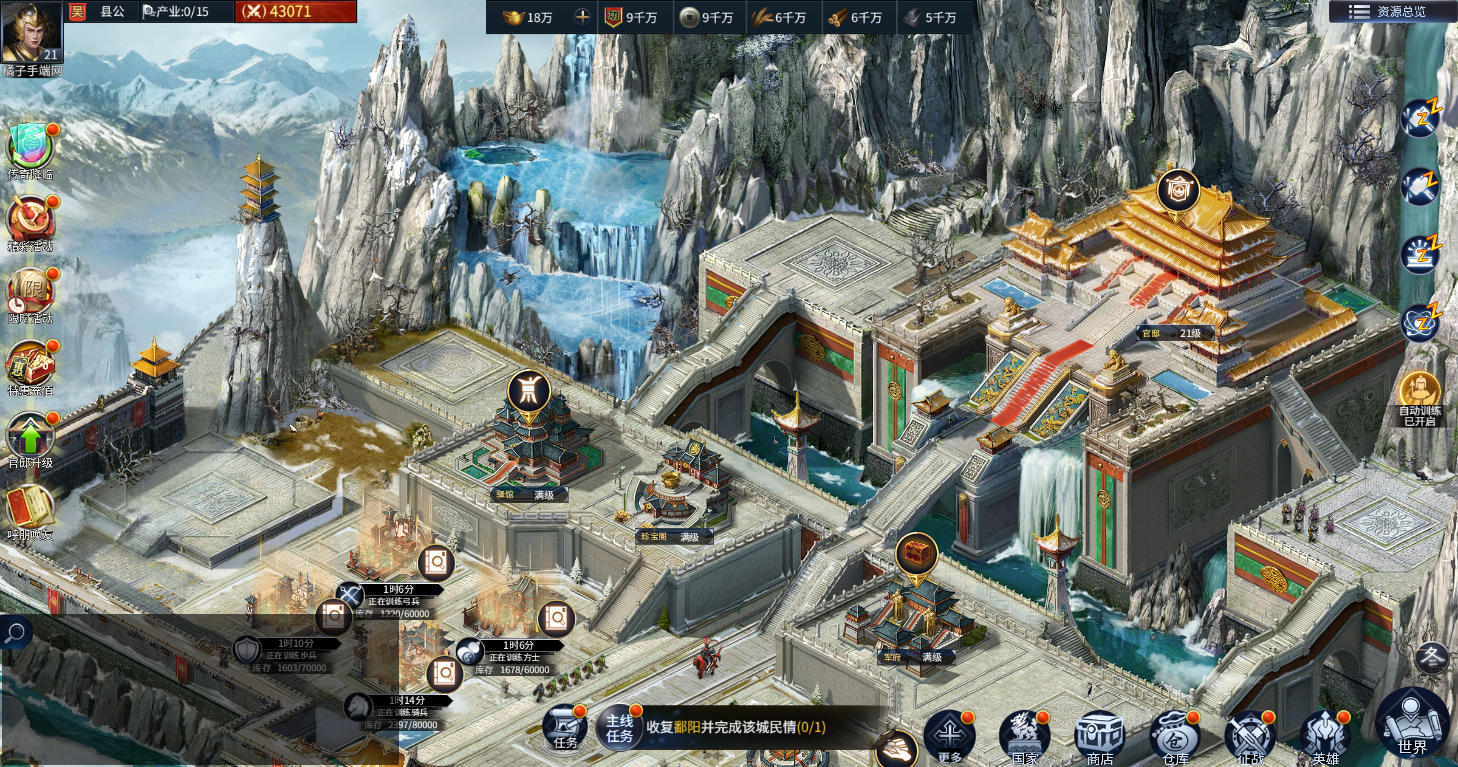The width and height of the screenshot is (1458, 767).
Task: Click the magnifier search button
Action: coord(15,632)
